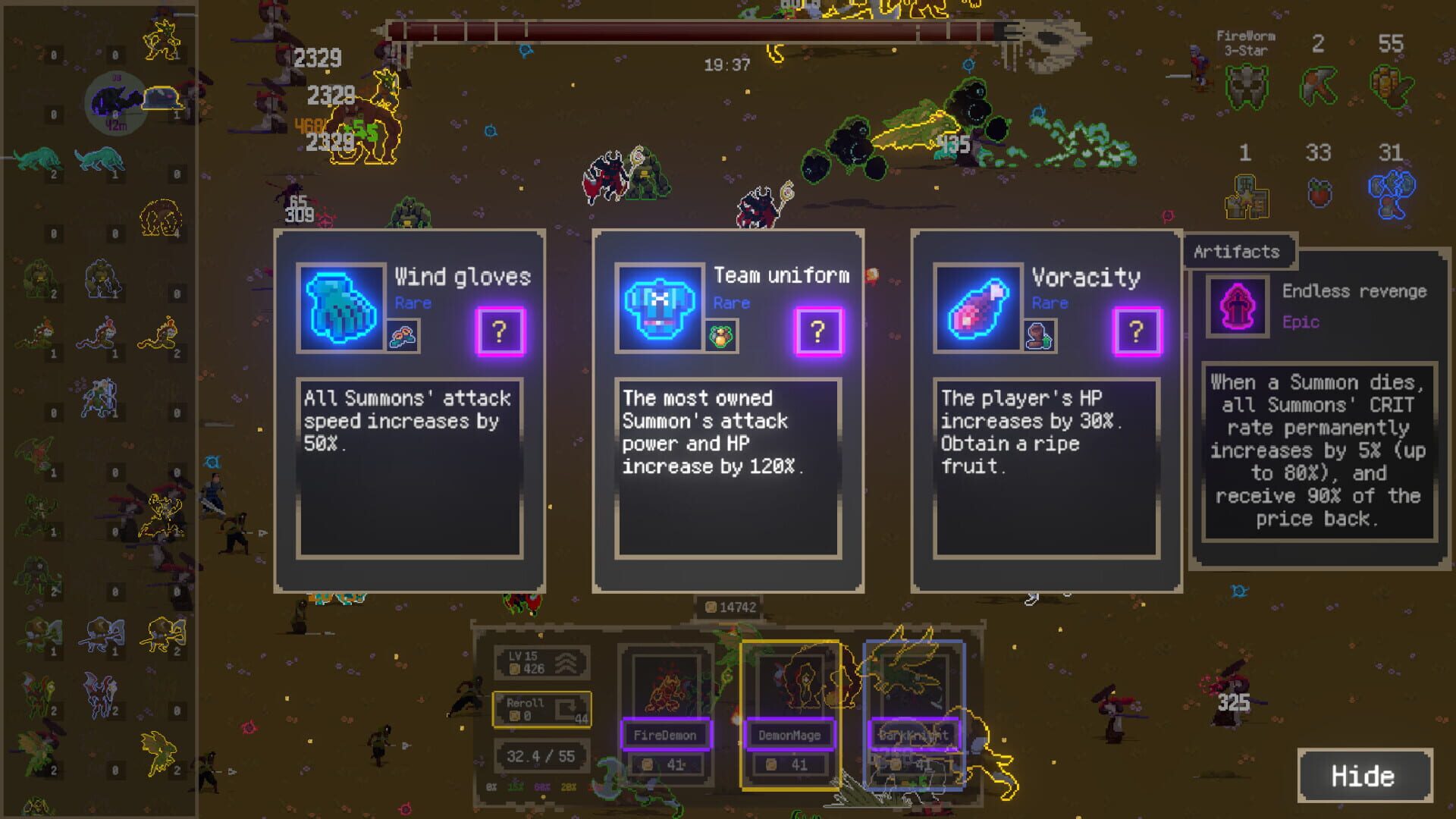Select the Wind gloves item icon
This screenshot has height=819, width=1456.
point(341,307)
